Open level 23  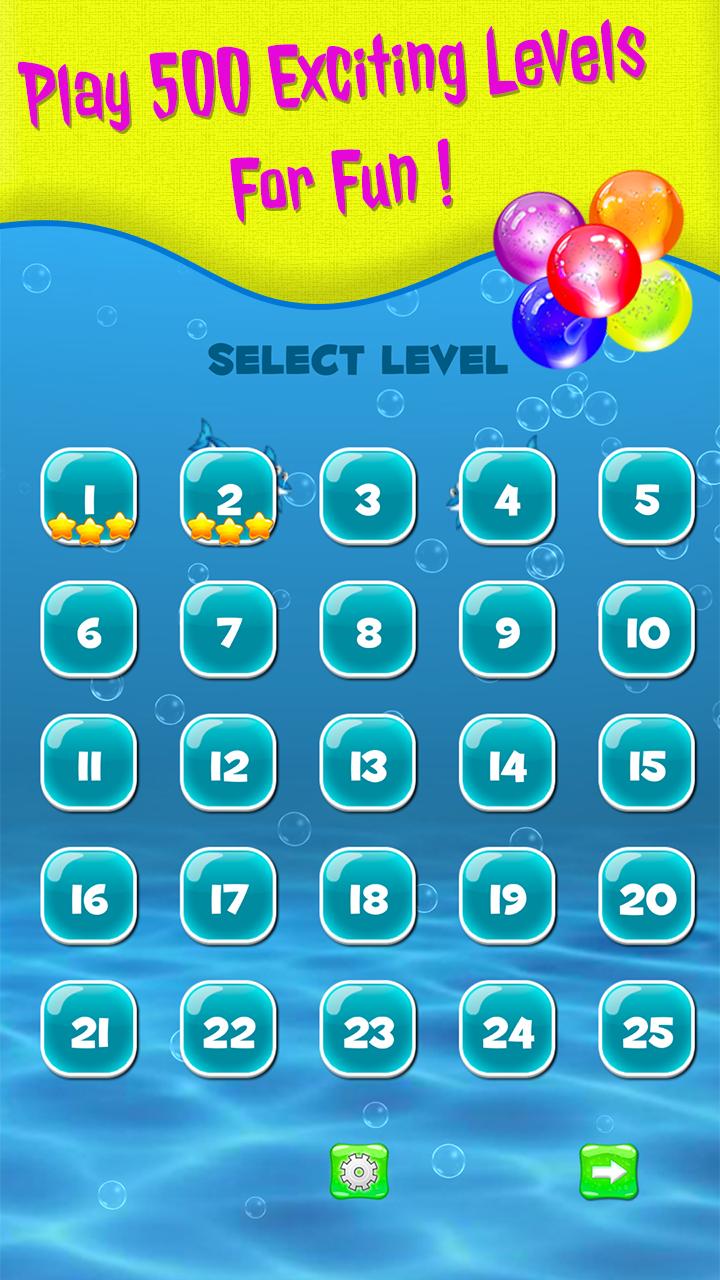click(x=368, y=1030)
